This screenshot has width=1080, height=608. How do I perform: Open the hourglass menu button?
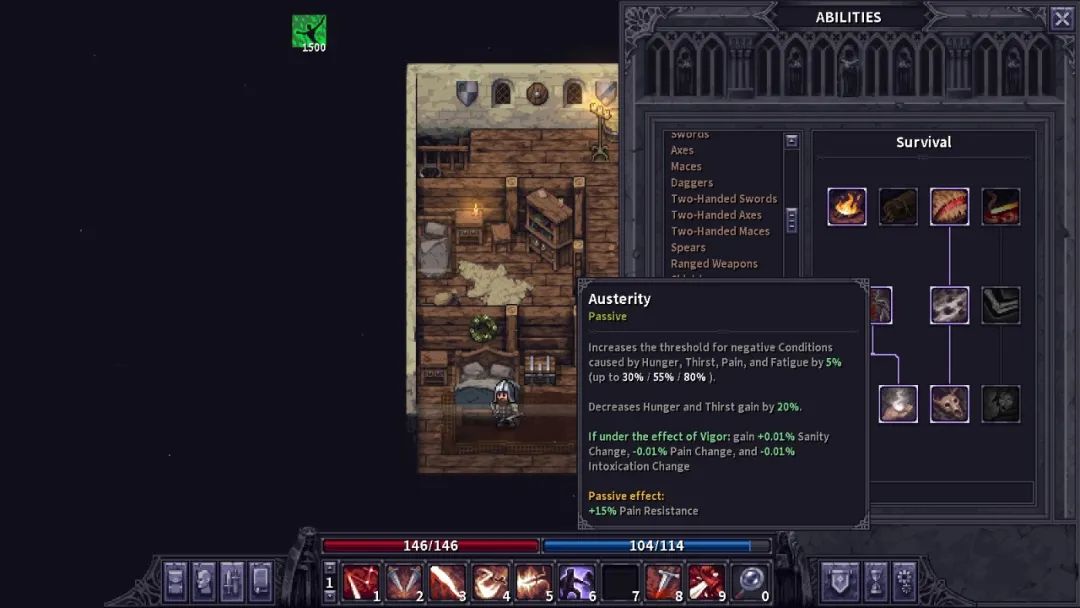point(875,580)
